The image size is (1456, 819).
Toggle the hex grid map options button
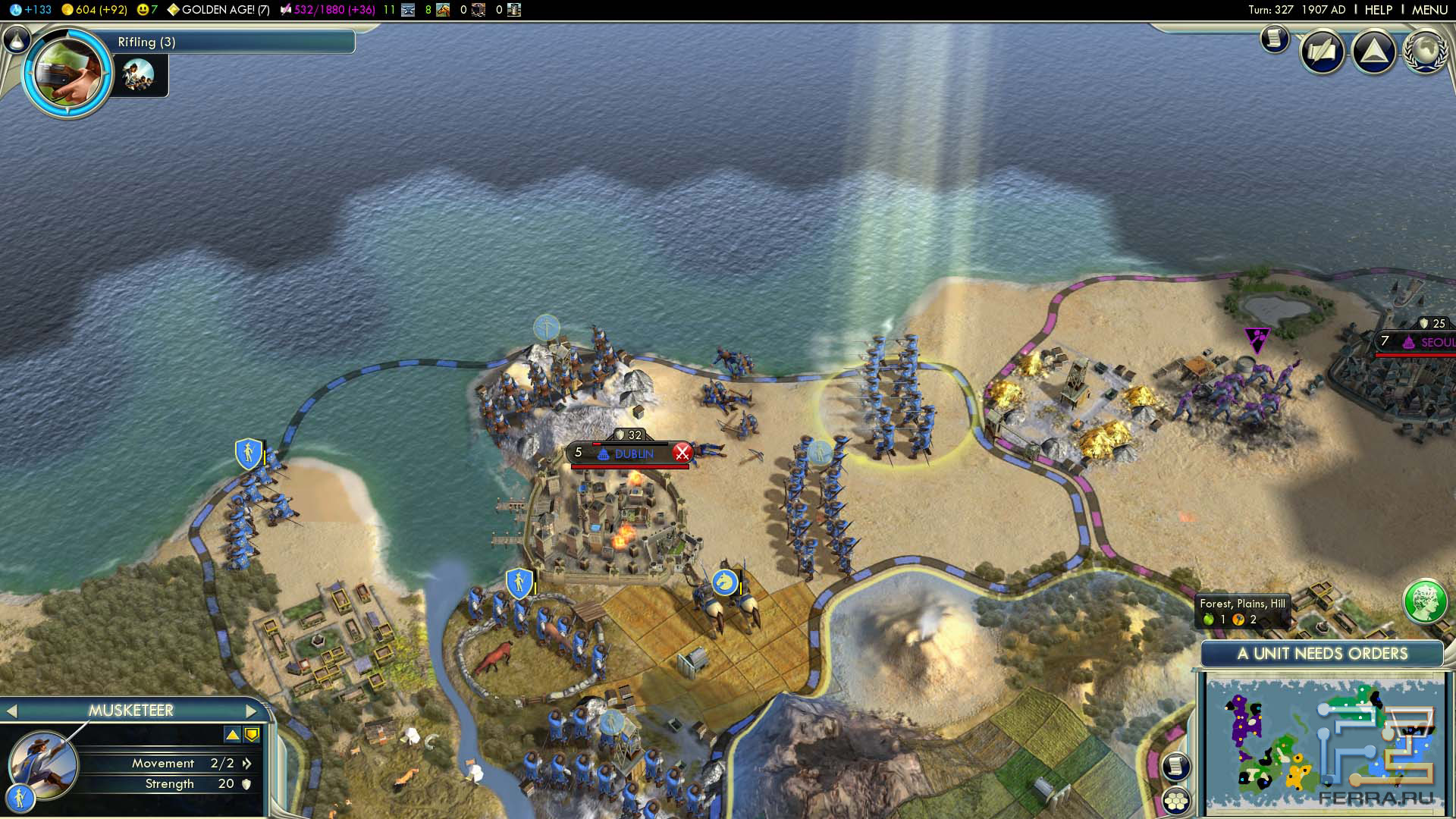[1176, 801]
